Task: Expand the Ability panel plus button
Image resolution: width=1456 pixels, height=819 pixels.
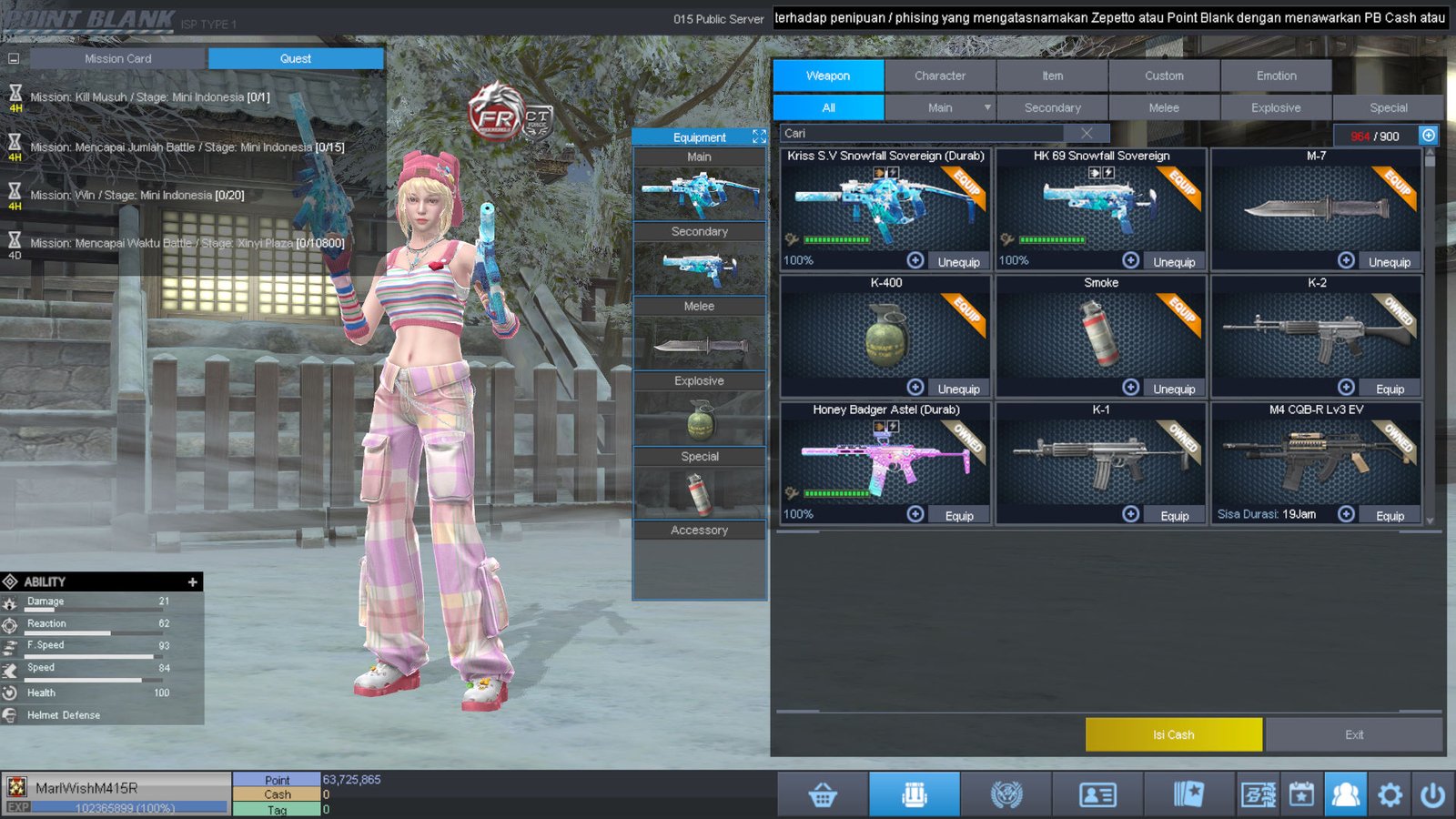Action: coord(192,581)
